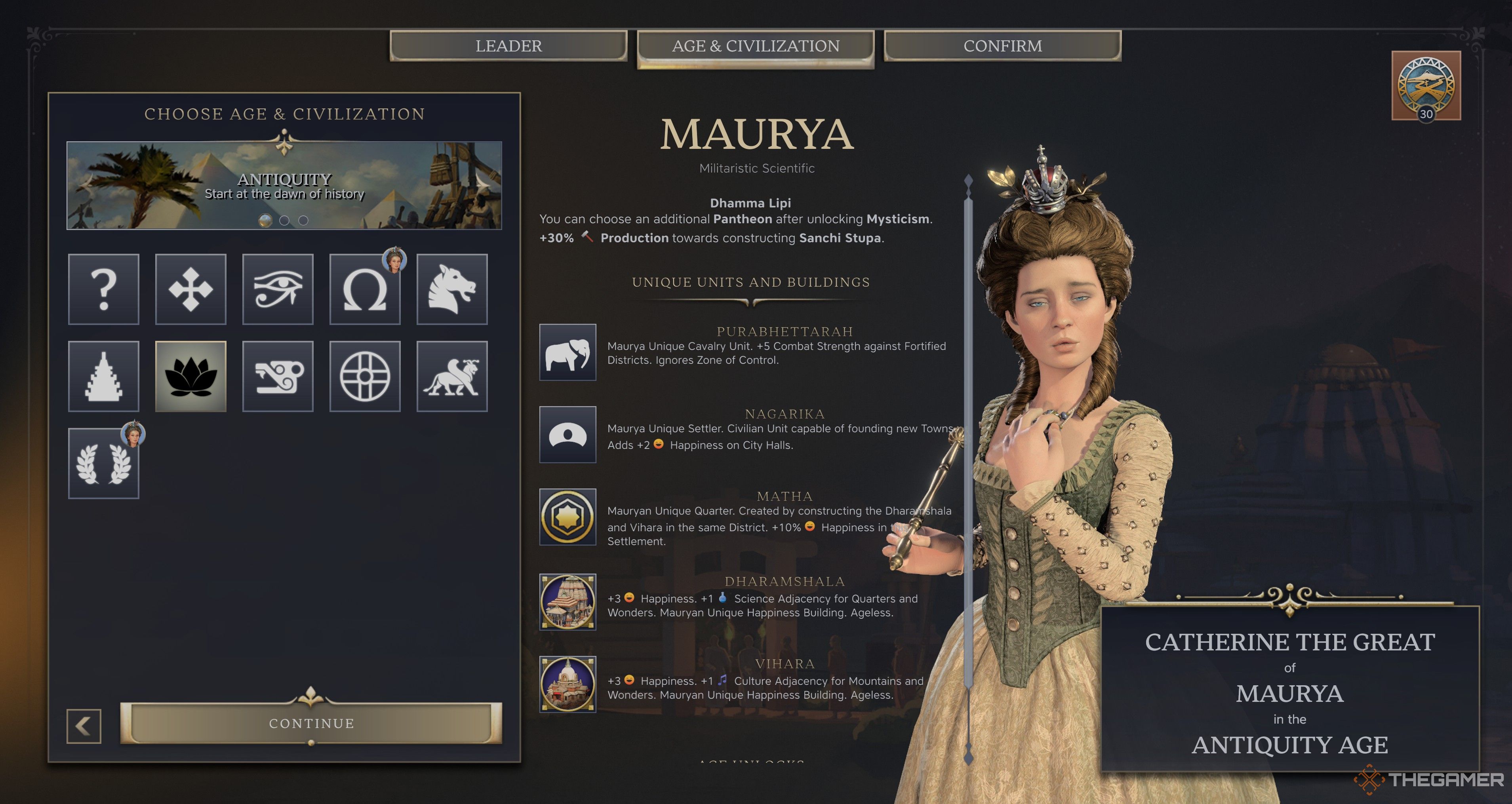Select the winged griffin civilization tile
Viewport: 1512px width, 804px height.
[452, 376]
